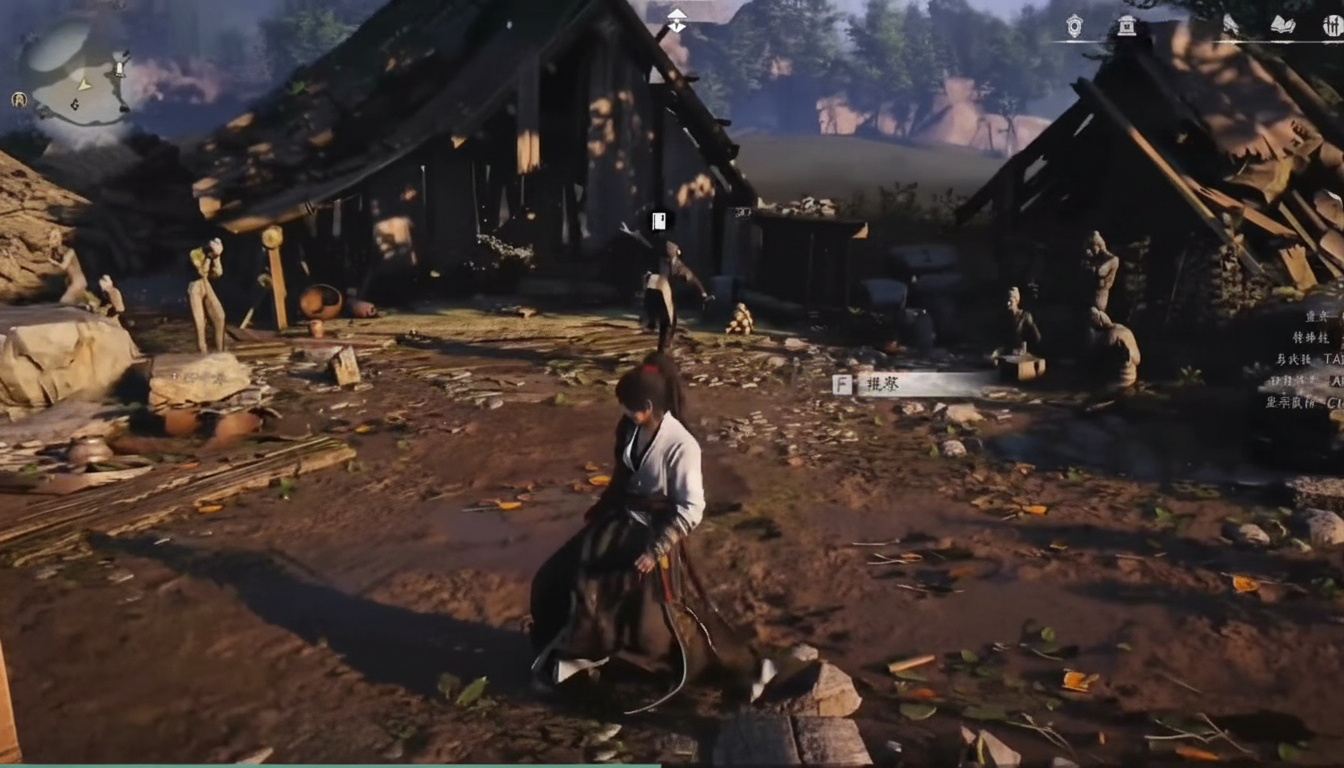Select the round icon at the top bar's edge
This screenshot has height=768, width=1344.
(x=1333, y=26)
